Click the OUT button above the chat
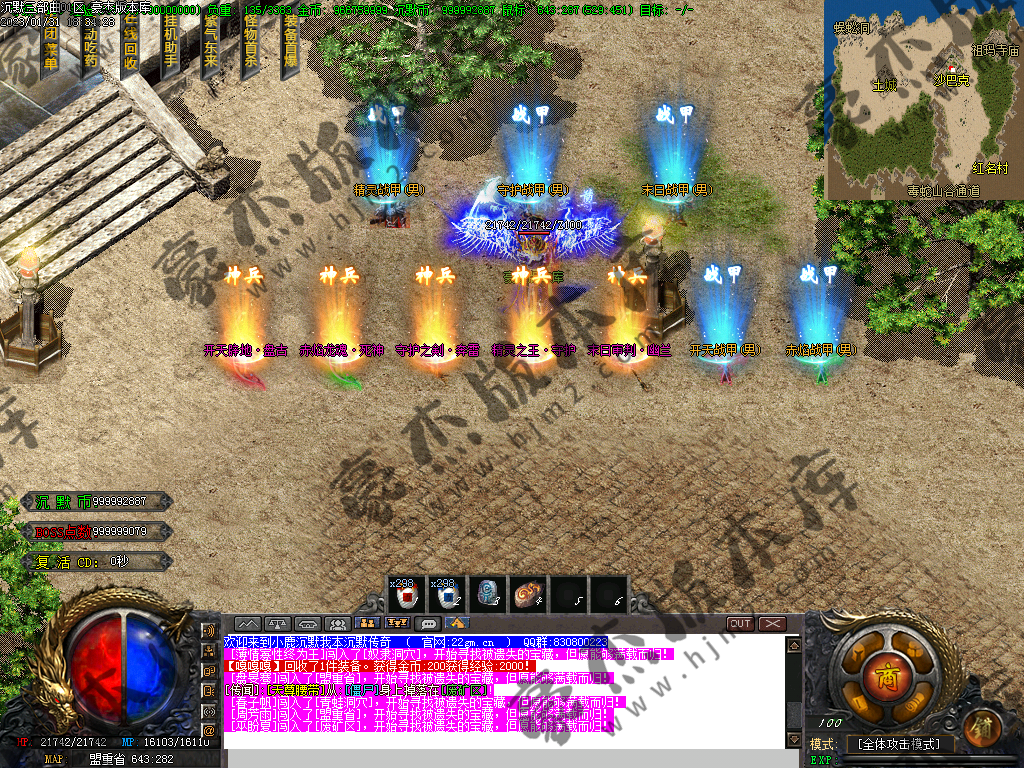This screenshot has height=768, width=1024. (740, 624)
